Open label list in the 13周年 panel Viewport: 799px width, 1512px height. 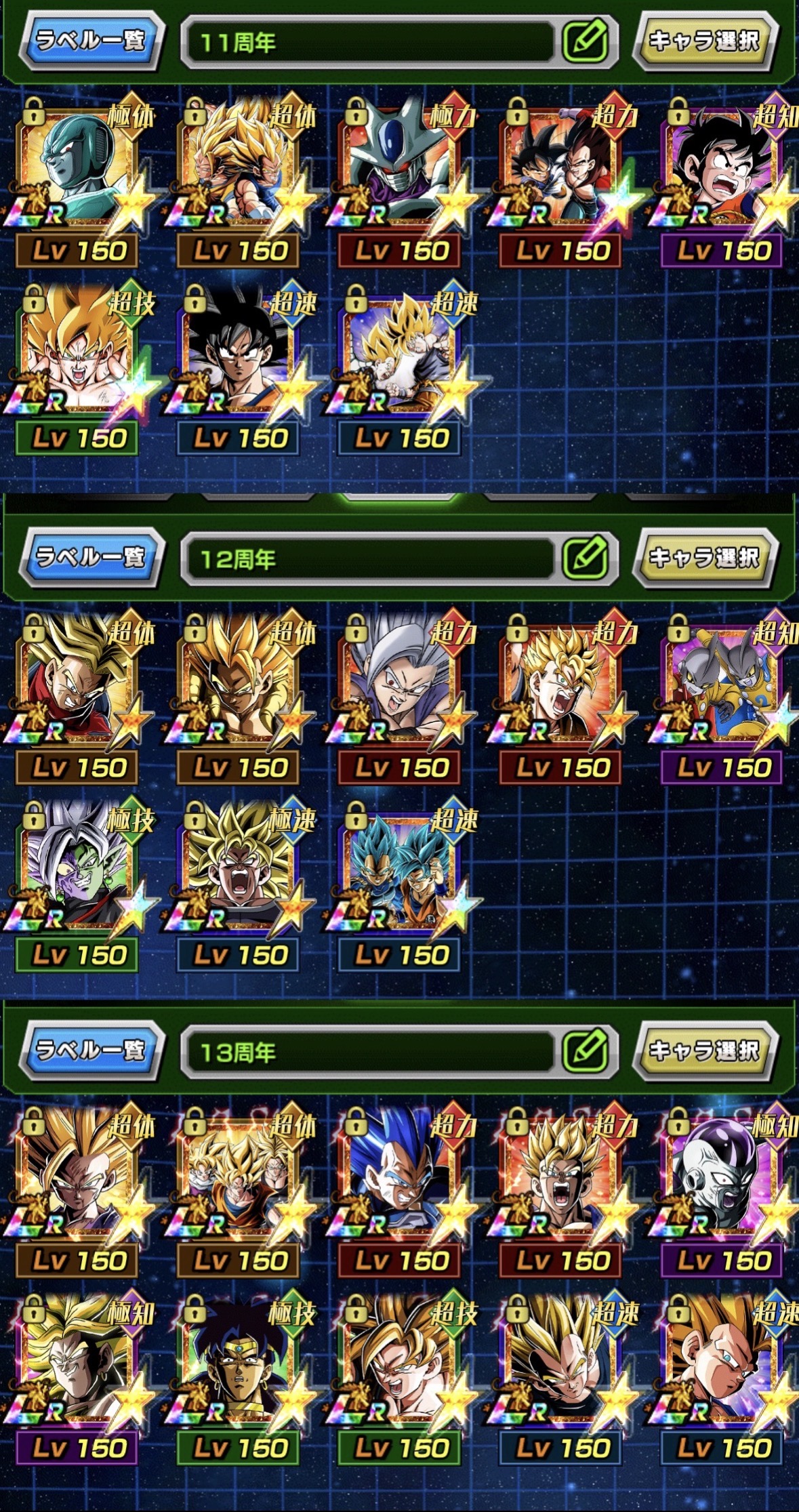click(x=91, y=1050)
